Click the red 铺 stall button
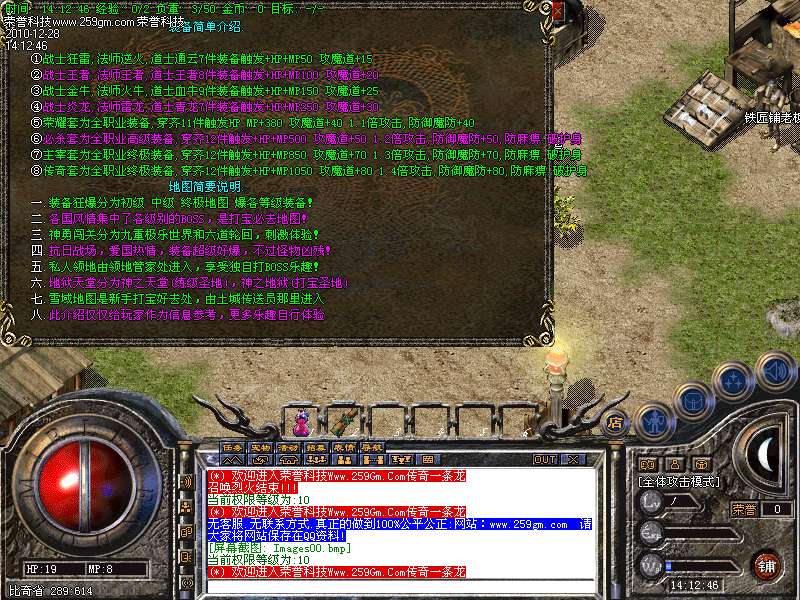The width and height of the screenshot is (800, 600). 766,564
